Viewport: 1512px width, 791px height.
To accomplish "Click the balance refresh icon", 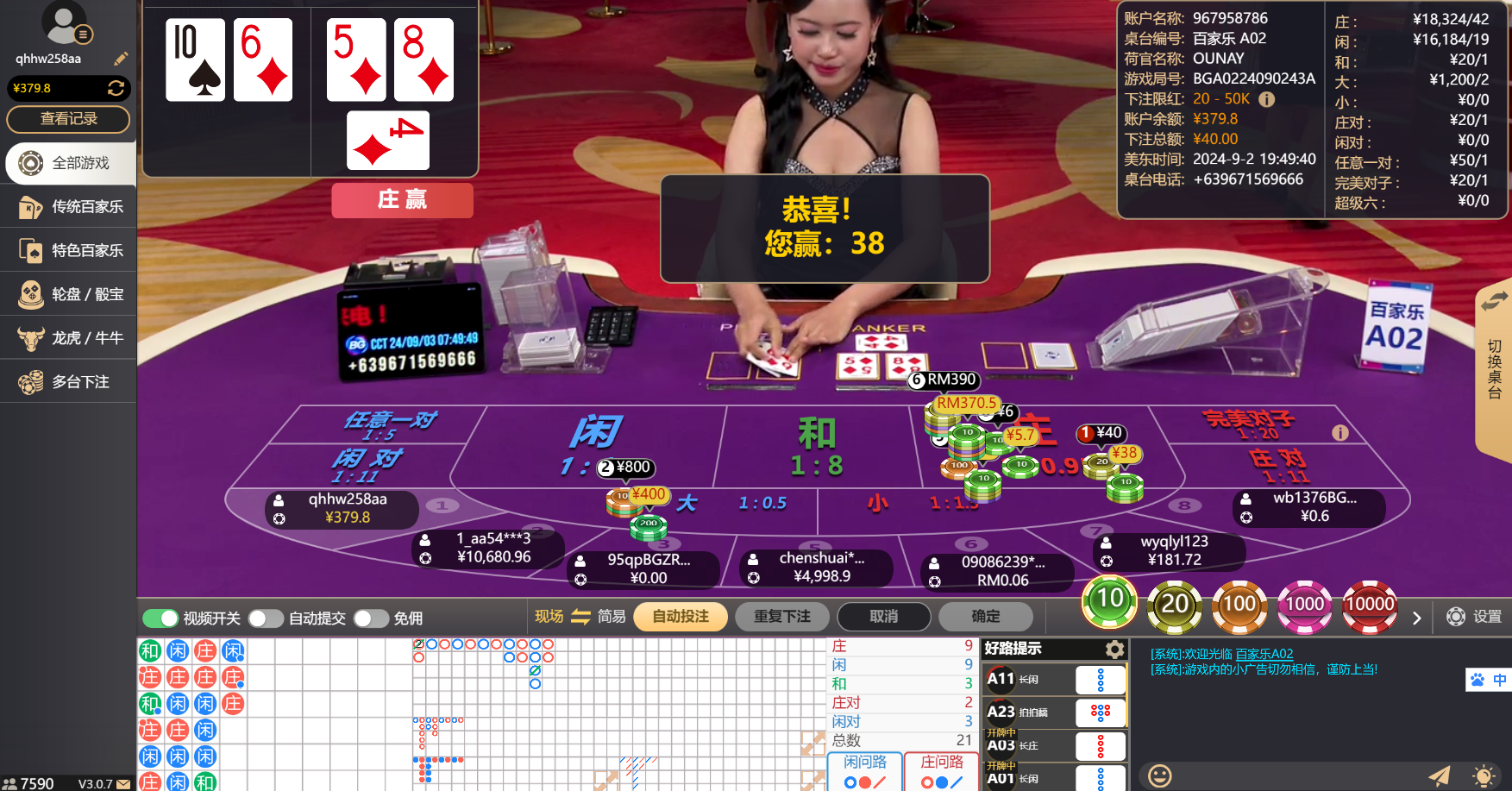I will (116, 88).
